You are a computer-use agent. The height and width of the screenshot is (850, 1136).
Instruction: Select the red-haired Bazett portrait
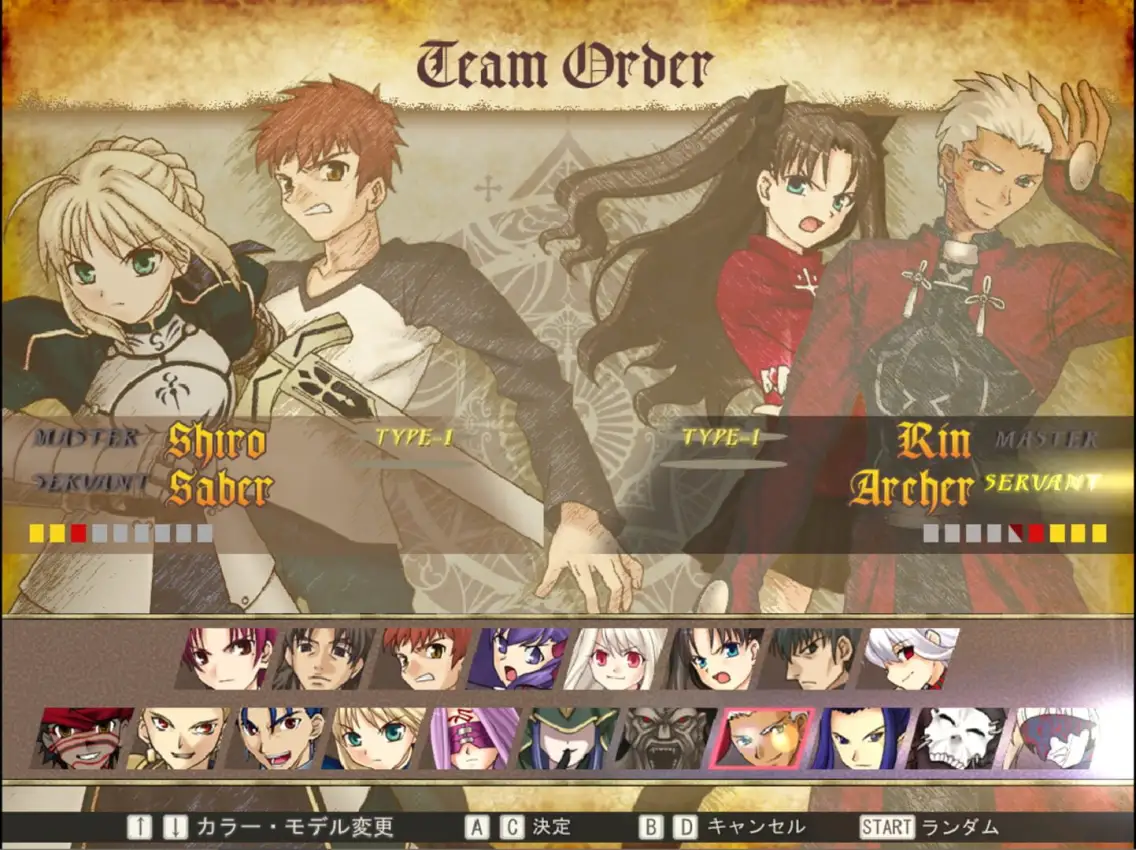(228, 658)
